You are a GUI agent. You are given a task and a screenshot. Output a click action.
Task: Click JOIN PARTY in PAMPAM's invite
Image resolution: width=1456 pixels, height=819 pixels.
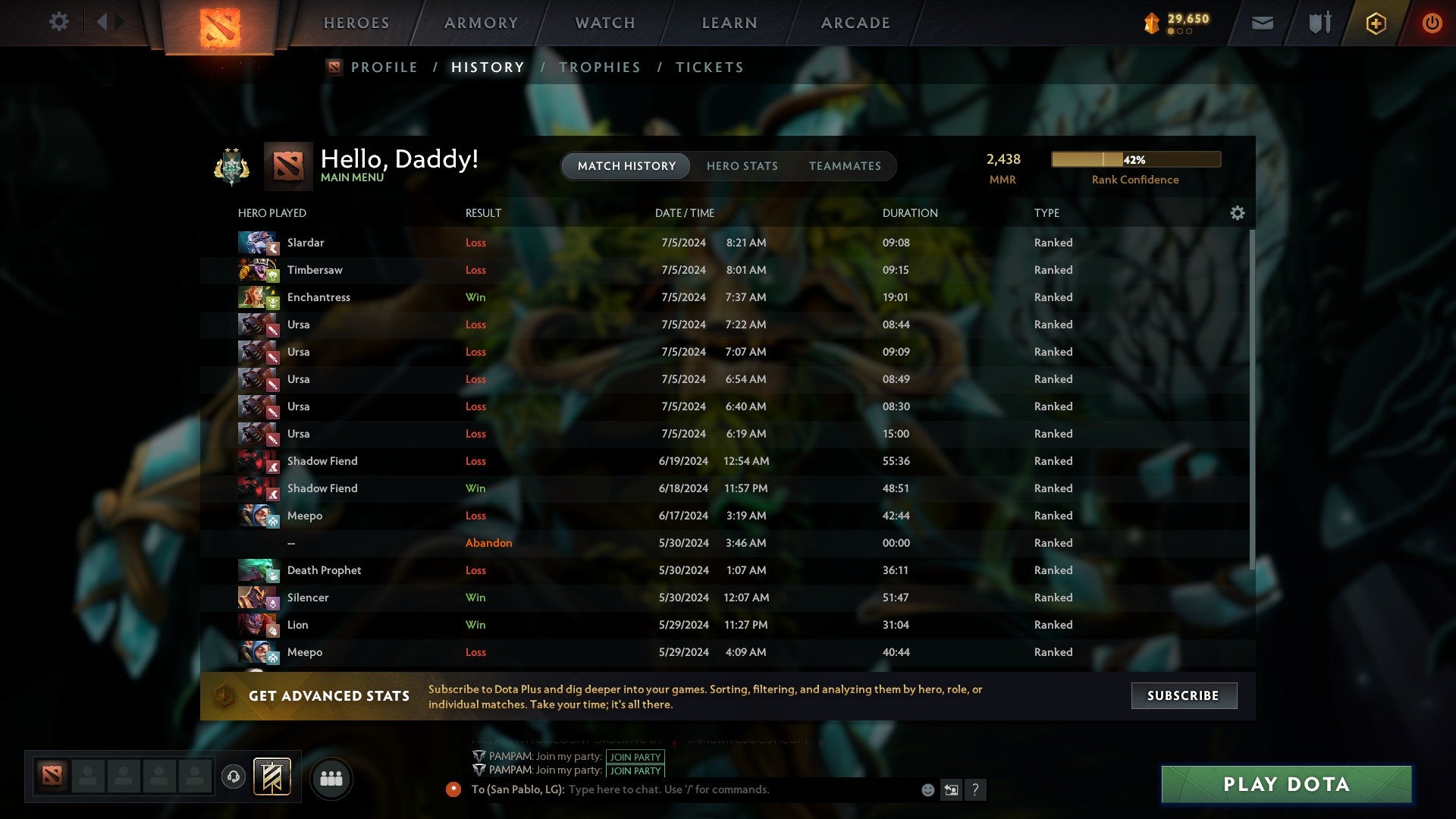[635, 757]
